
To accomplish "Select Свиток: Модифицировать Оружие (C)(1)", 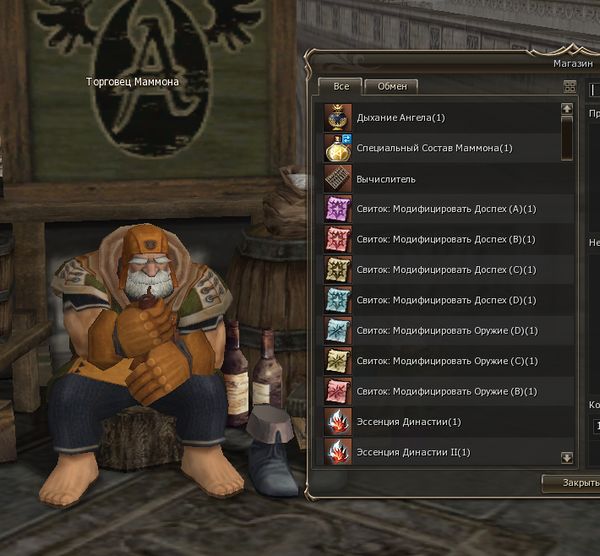I will (x=440, y=361).
